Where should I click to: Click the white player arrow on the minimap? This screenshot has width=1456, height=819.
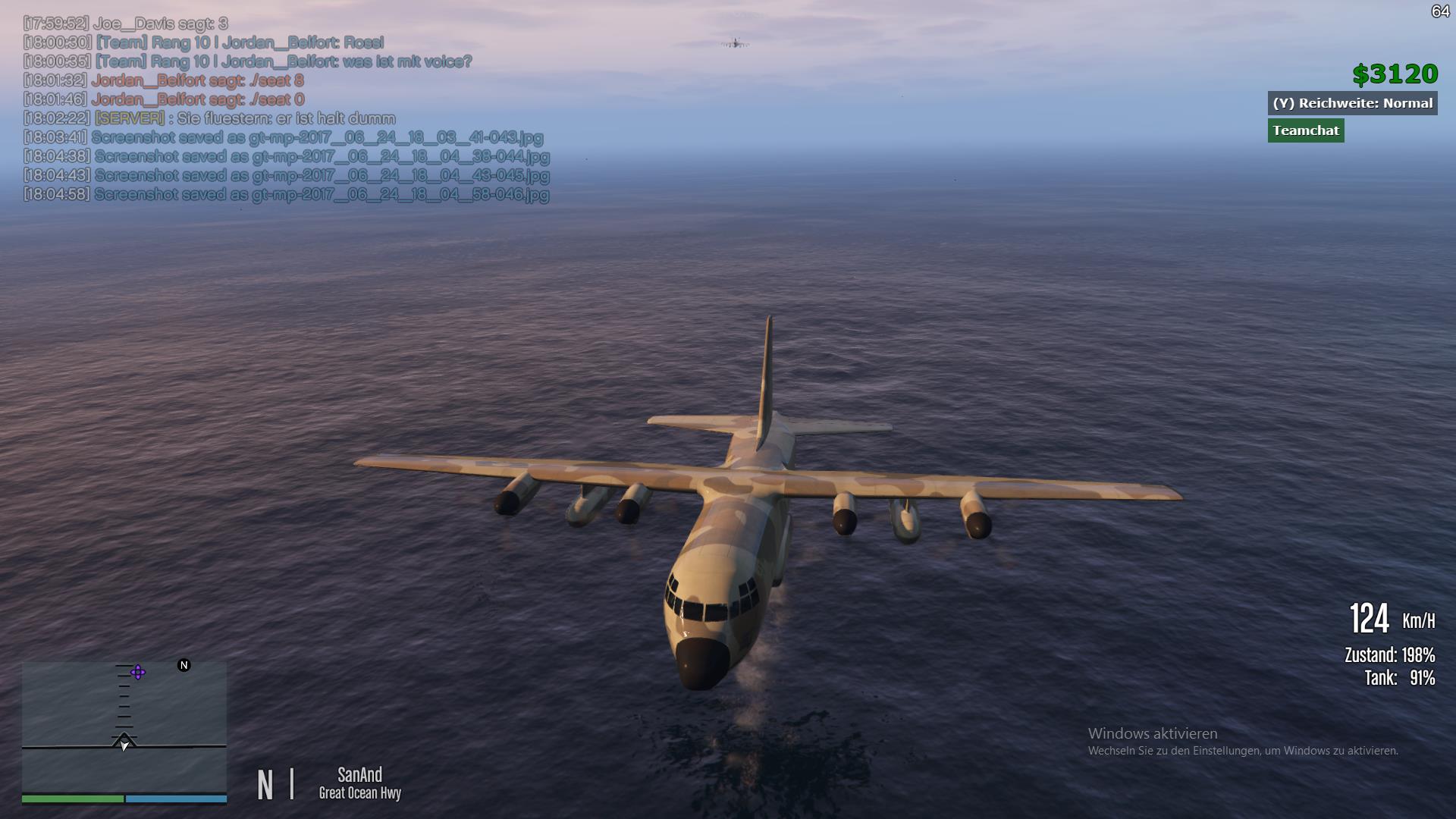124,744
